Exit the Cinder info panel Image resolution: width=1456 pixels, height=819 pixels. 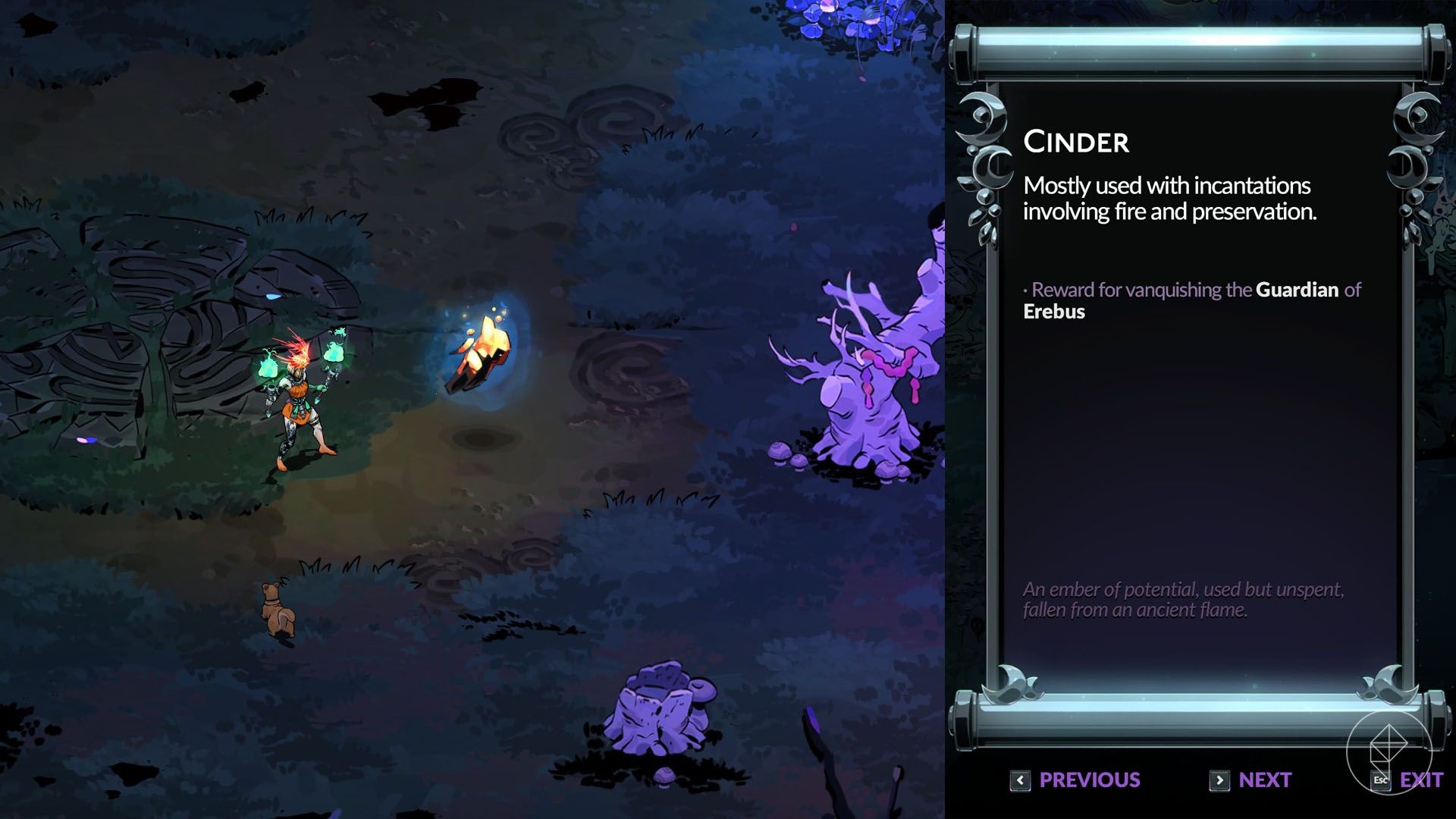click(1408, 780)
